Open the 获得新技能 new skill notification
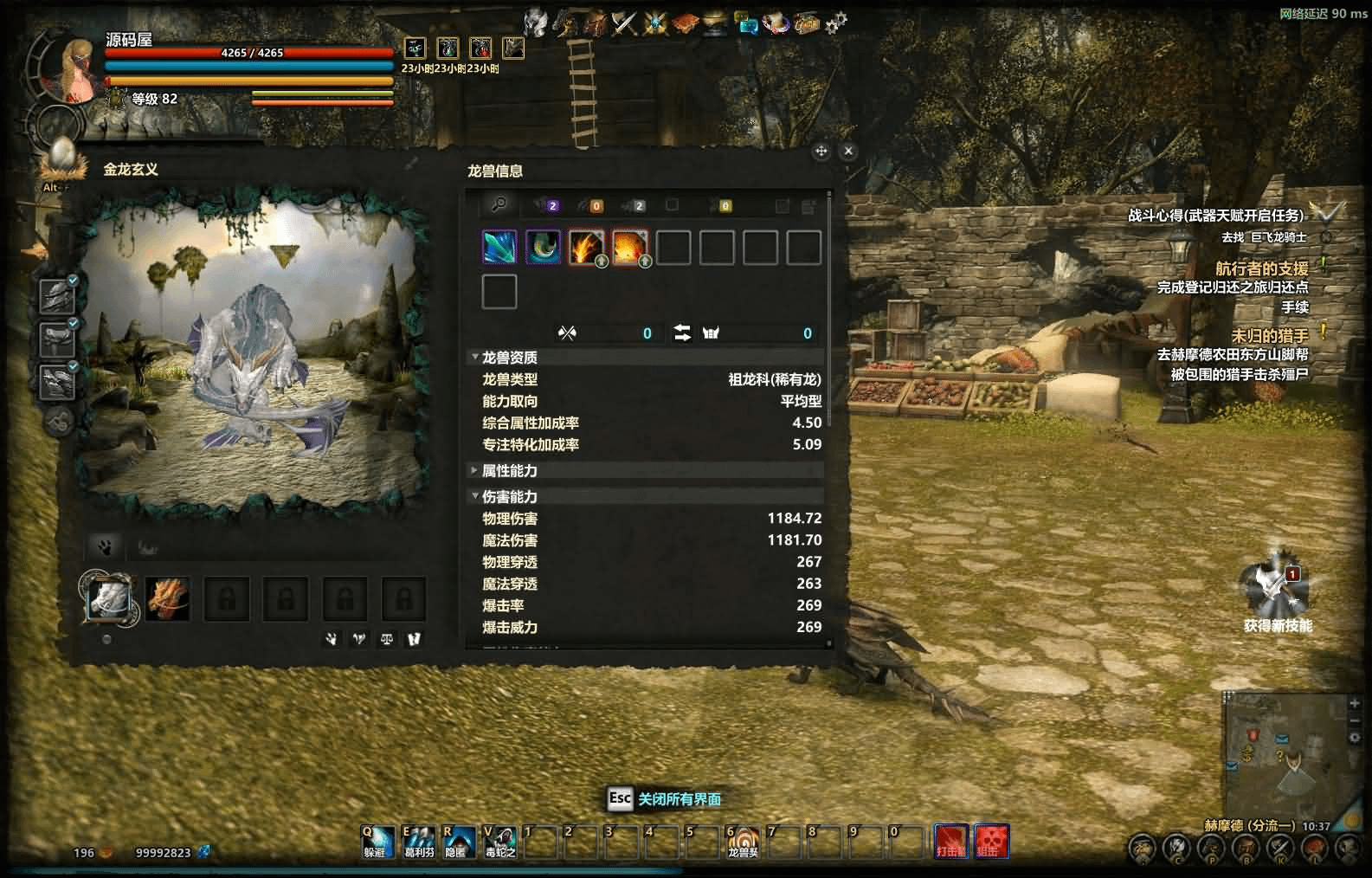Viewport: 1372px width, 878px height. [x=1275, y=587]
